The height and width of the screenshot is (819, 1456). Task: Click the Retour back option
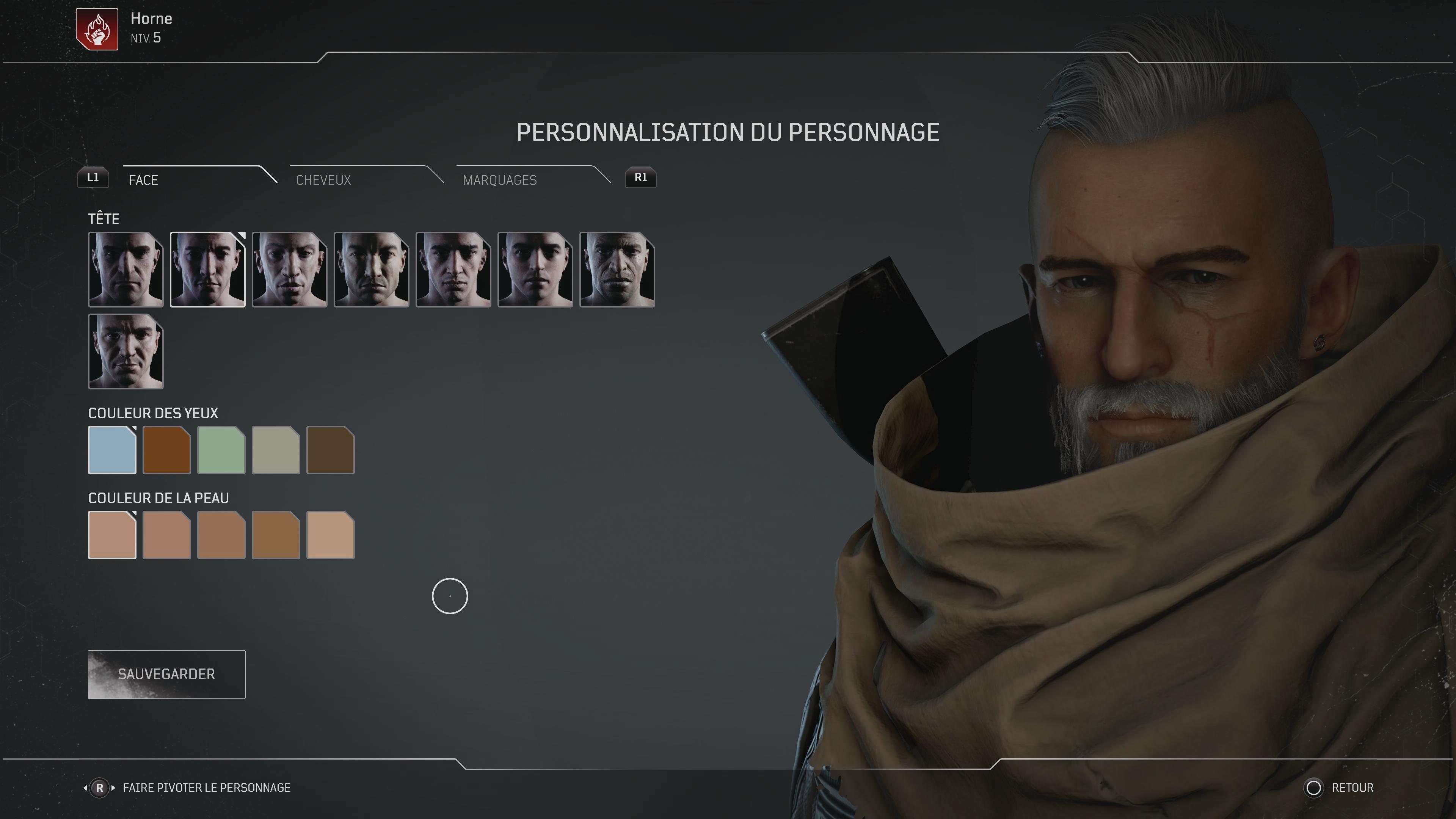[x=1351, y=788]
